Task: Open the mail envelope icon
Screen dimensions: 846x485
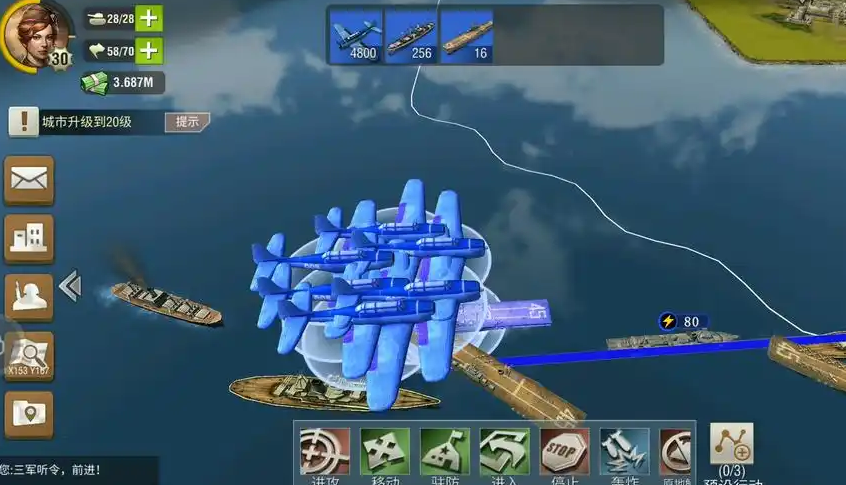Action: 29,180
